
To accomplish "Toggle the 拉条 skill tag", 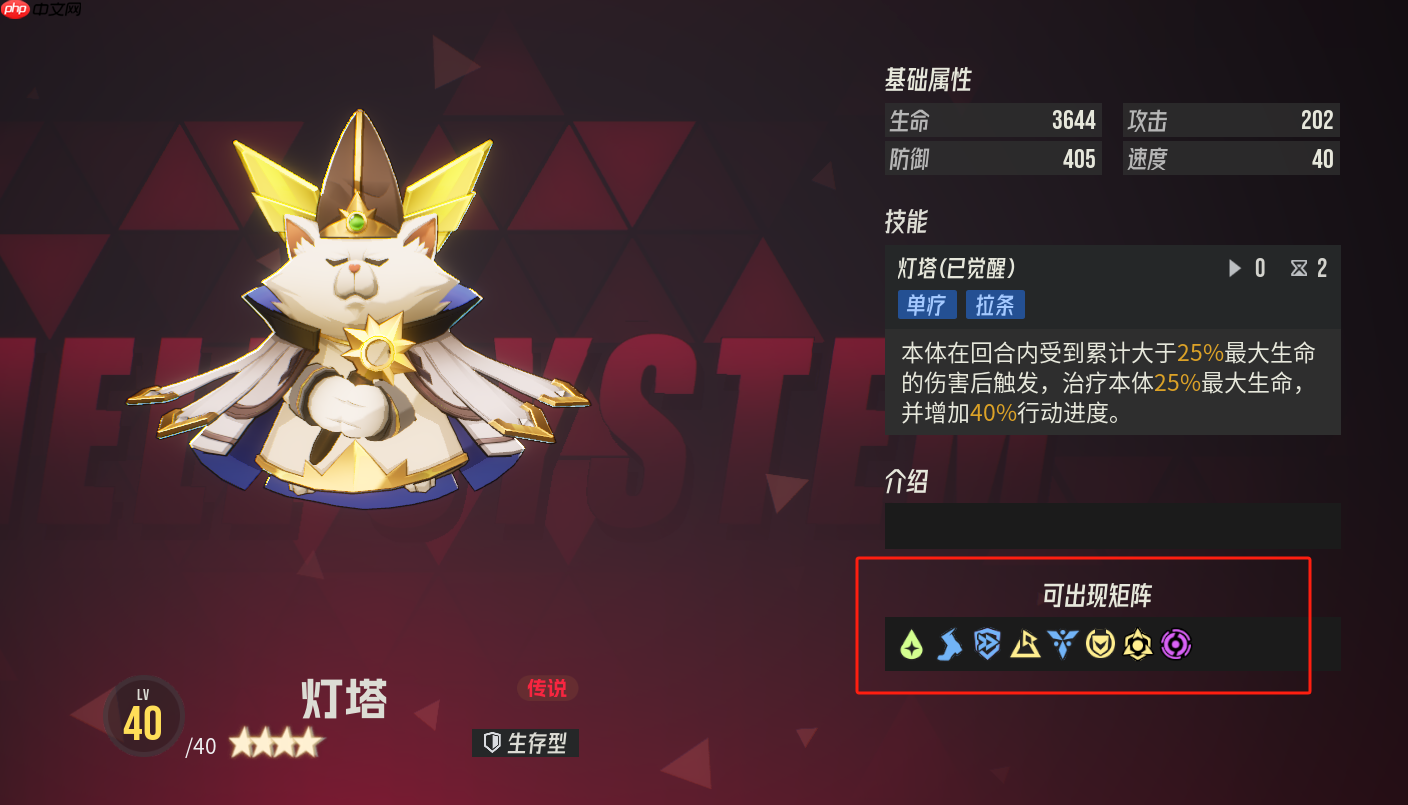I will click(995, 304).
